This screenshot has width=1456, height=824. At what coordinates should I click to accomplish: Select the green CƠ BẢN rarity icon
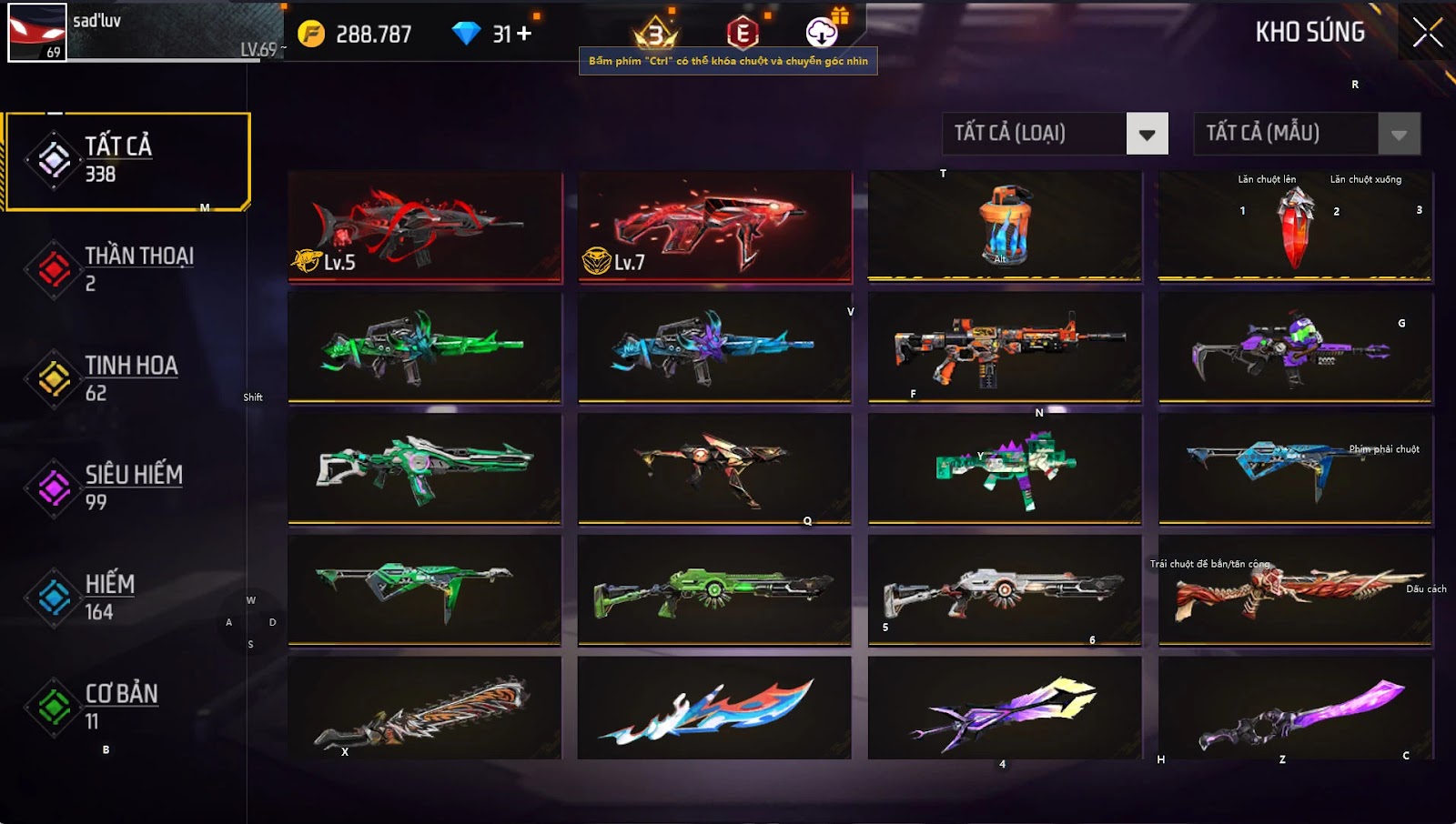tap(53, 705)
